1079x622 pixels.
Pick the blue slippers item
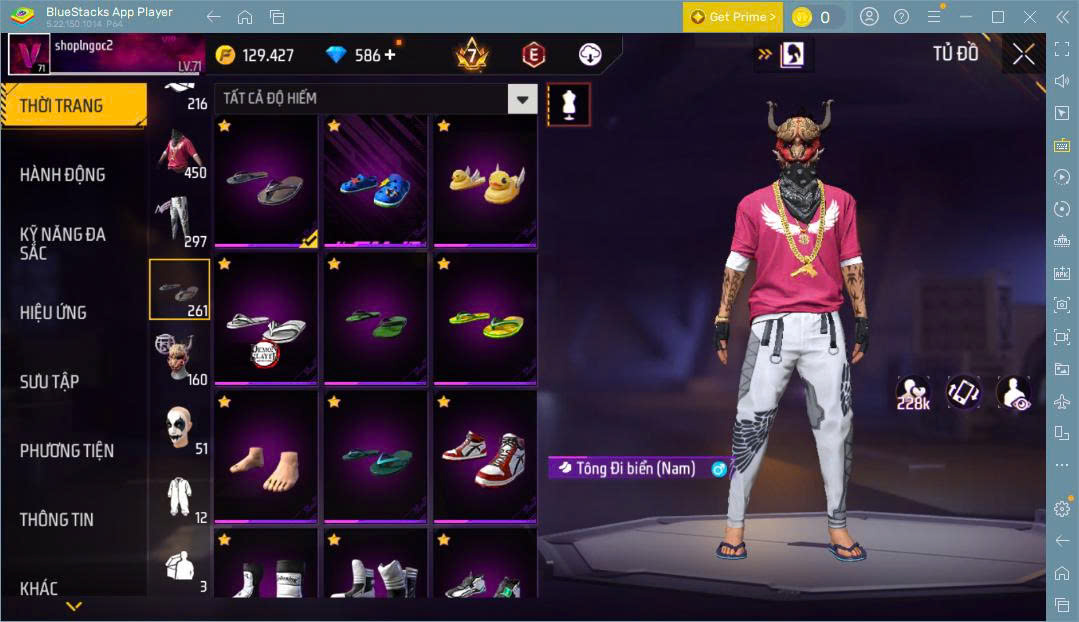pyautogui.click(x=375, y=181)
